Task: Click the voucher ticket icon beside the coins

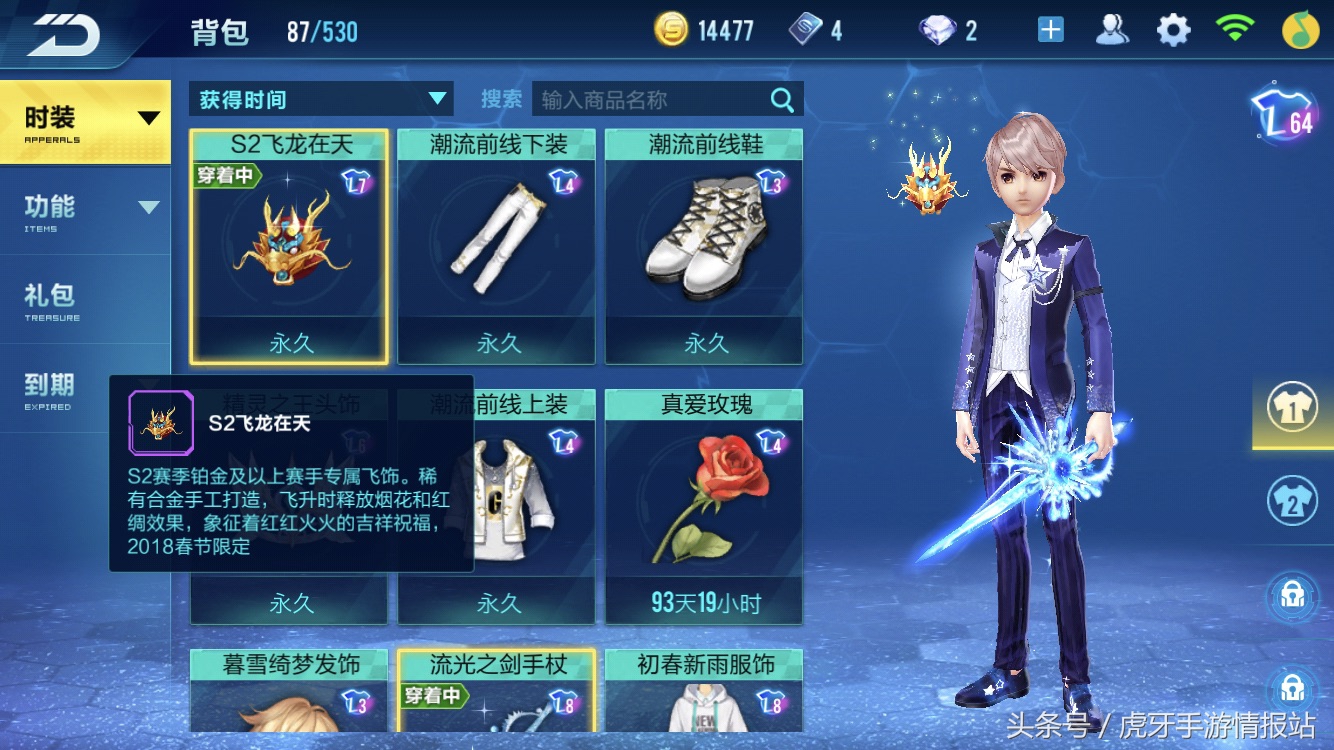Action: click(805, 30)
